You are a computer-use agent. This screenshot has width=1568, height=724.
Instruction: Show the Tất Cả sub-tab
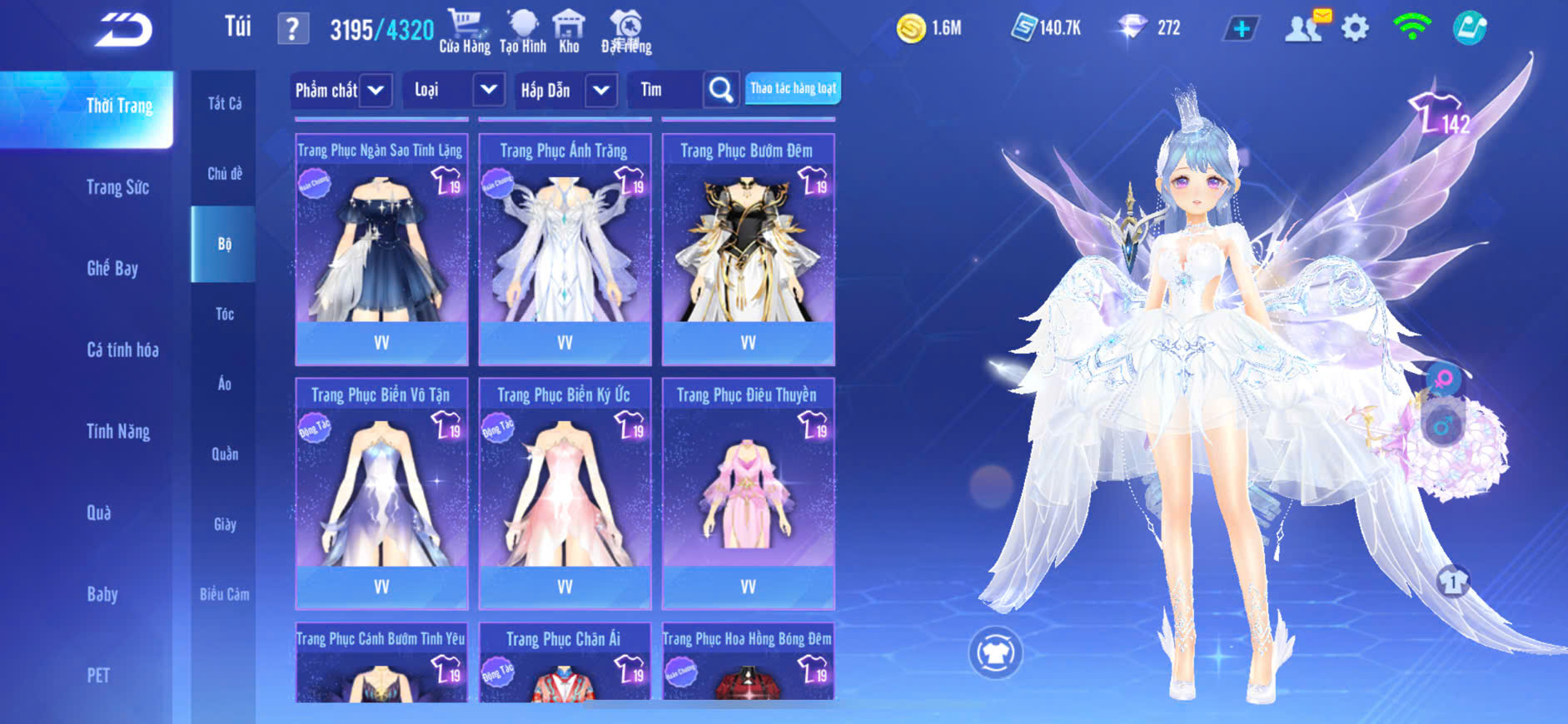[224, 103]
